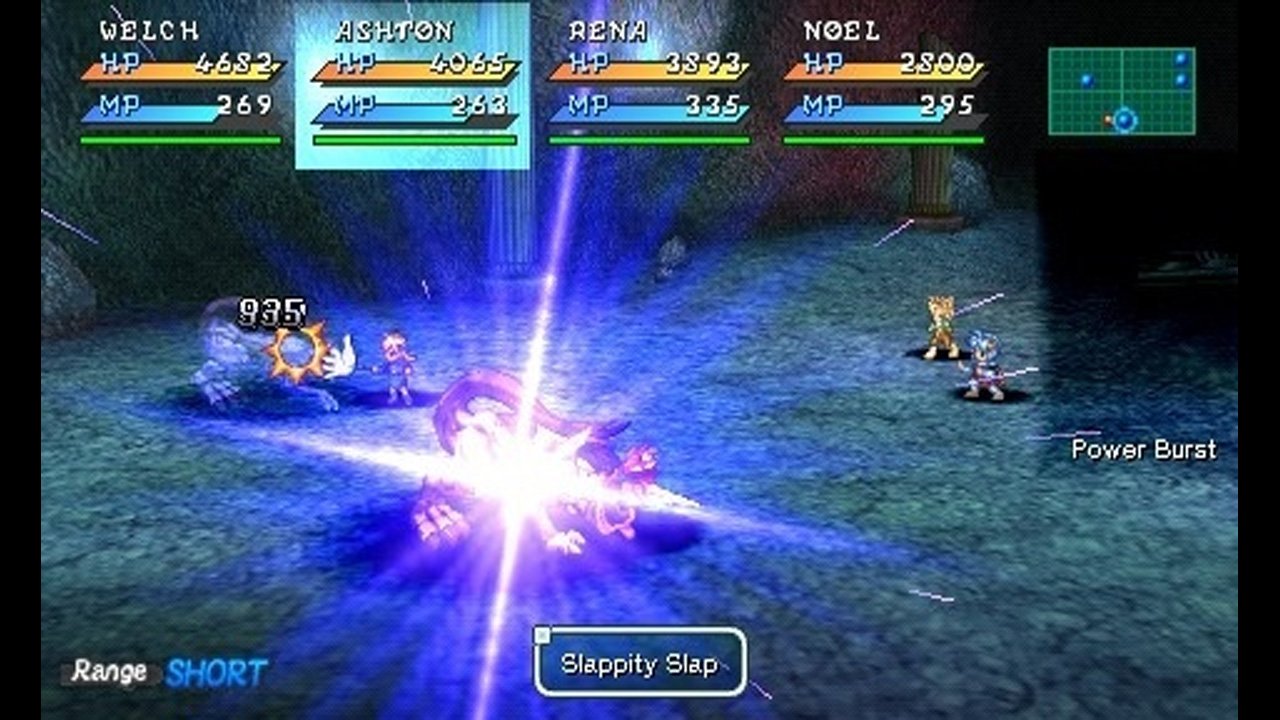Select Welch's party status panel
Screen dimensions: 1280x720
pos(181,85)
